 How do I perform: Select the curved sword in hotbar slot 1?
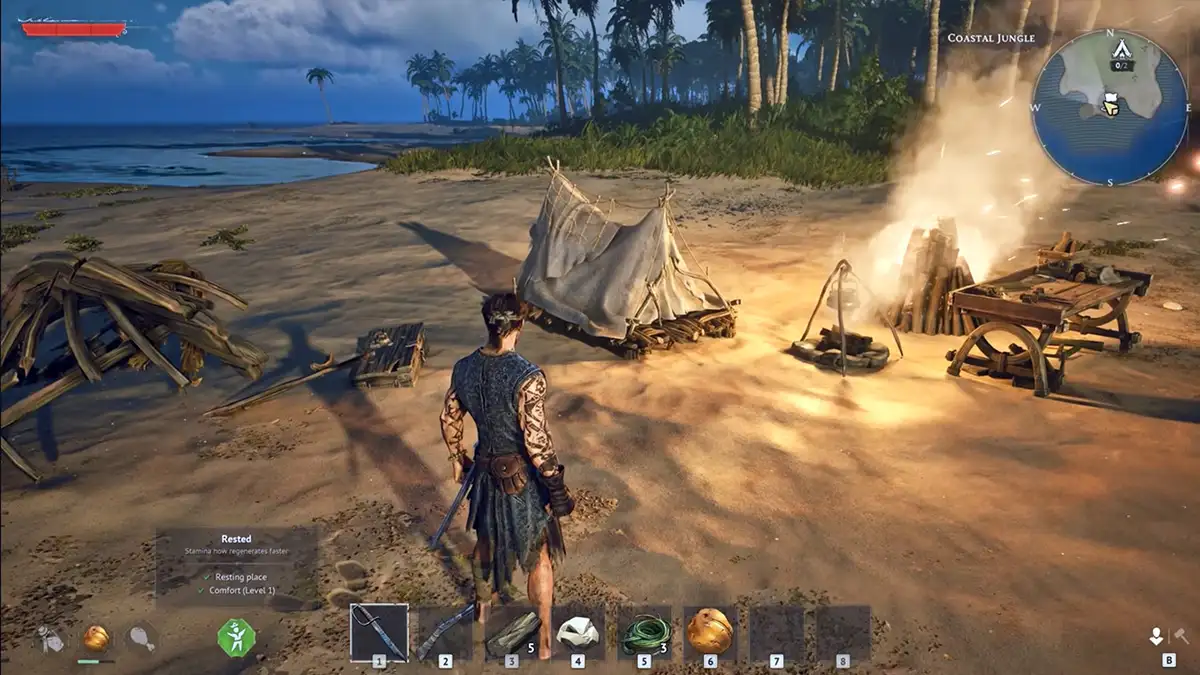tap(379, 632)
